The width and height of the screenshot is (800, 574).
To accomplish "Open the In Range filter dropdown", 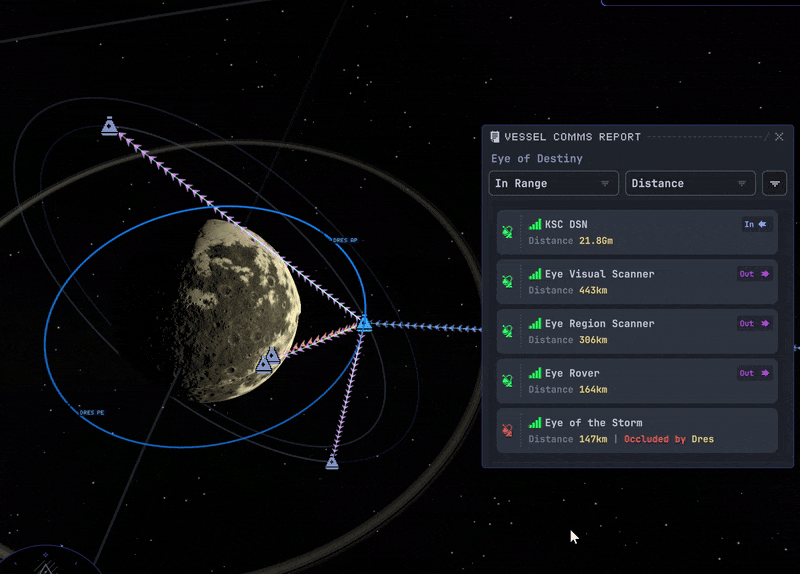I will (553, 184).
